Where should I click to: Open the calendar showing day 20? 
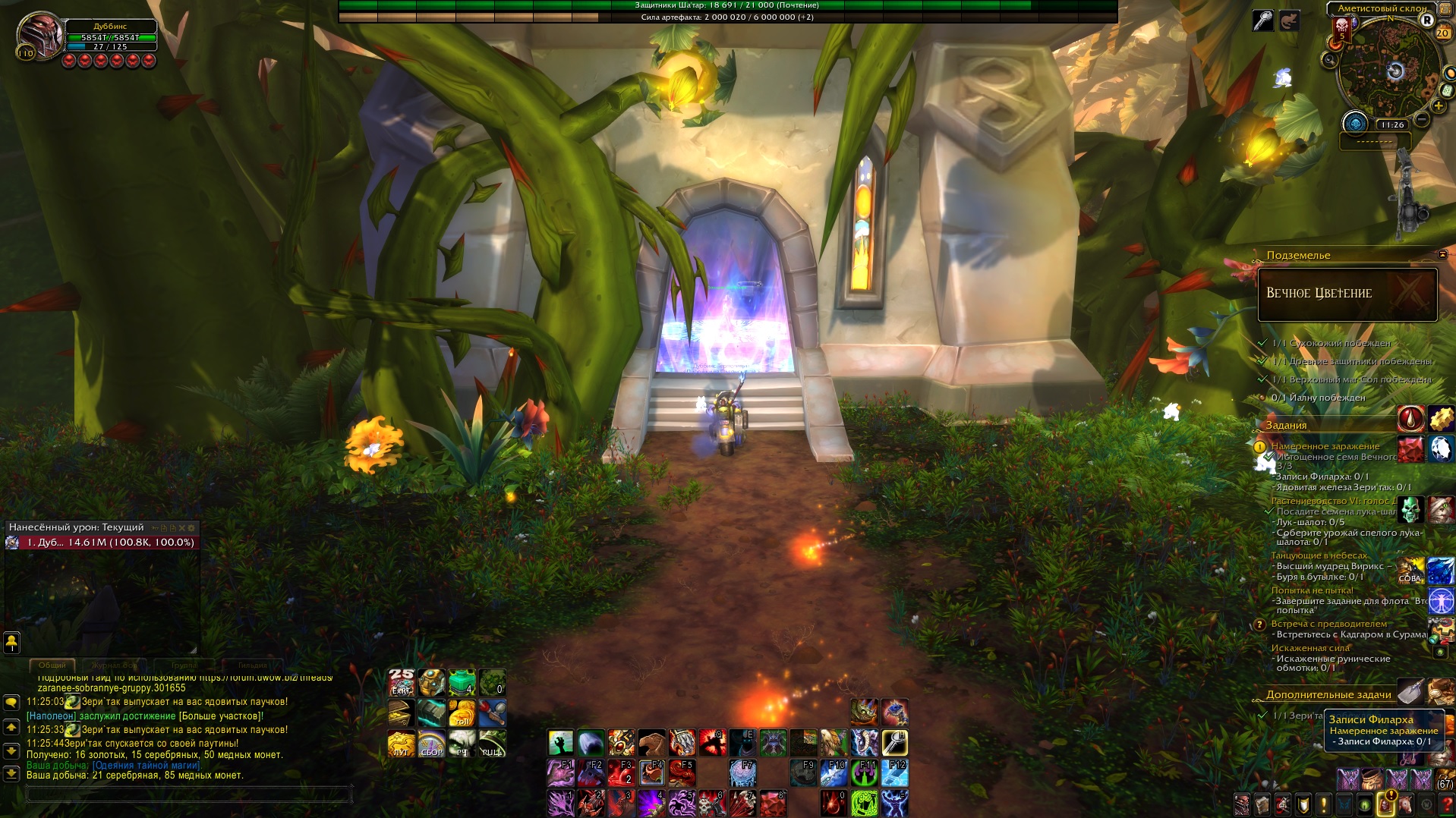(1442, 33)
